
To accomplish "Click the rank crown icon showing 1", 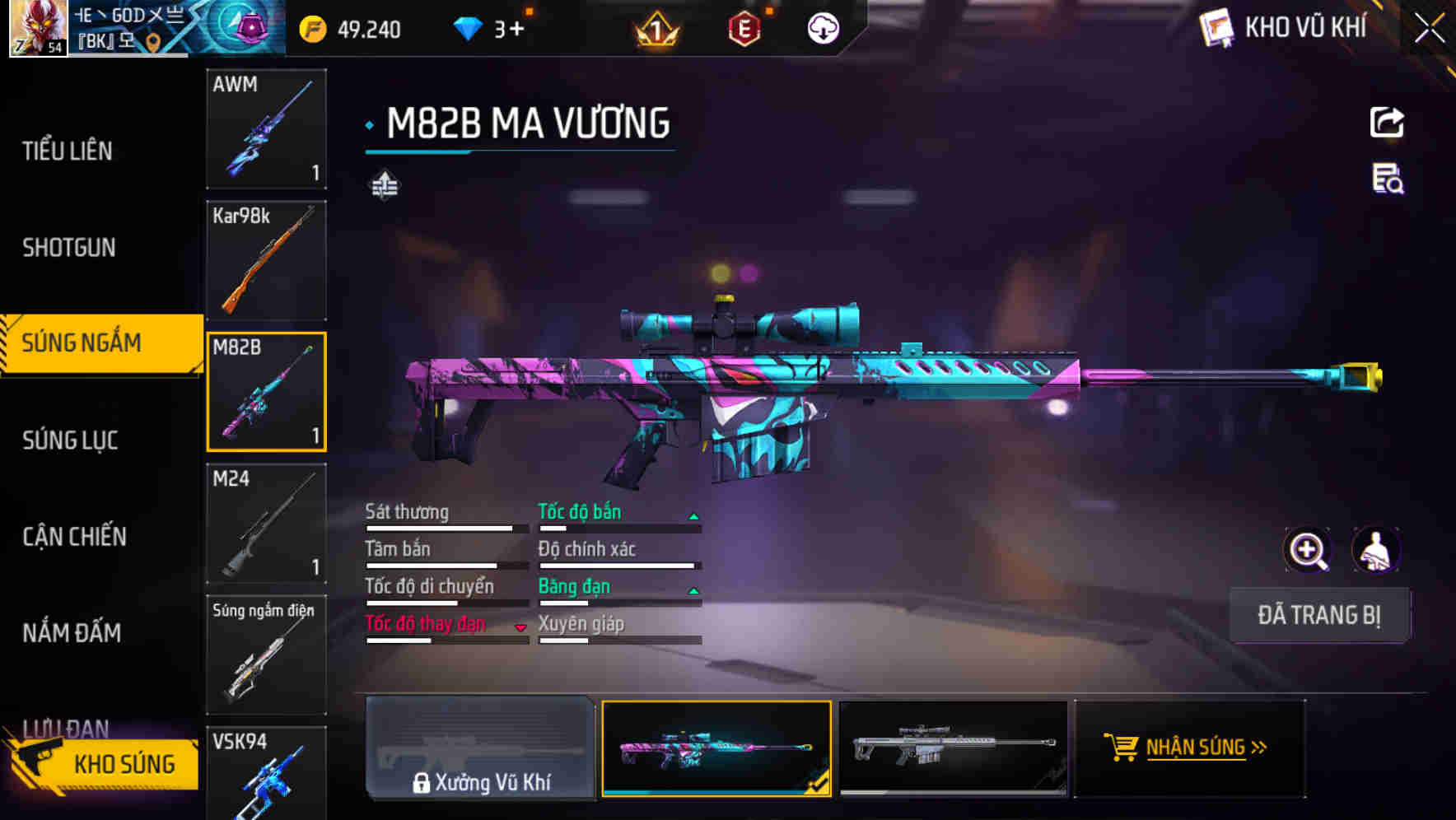I will 653,28.
